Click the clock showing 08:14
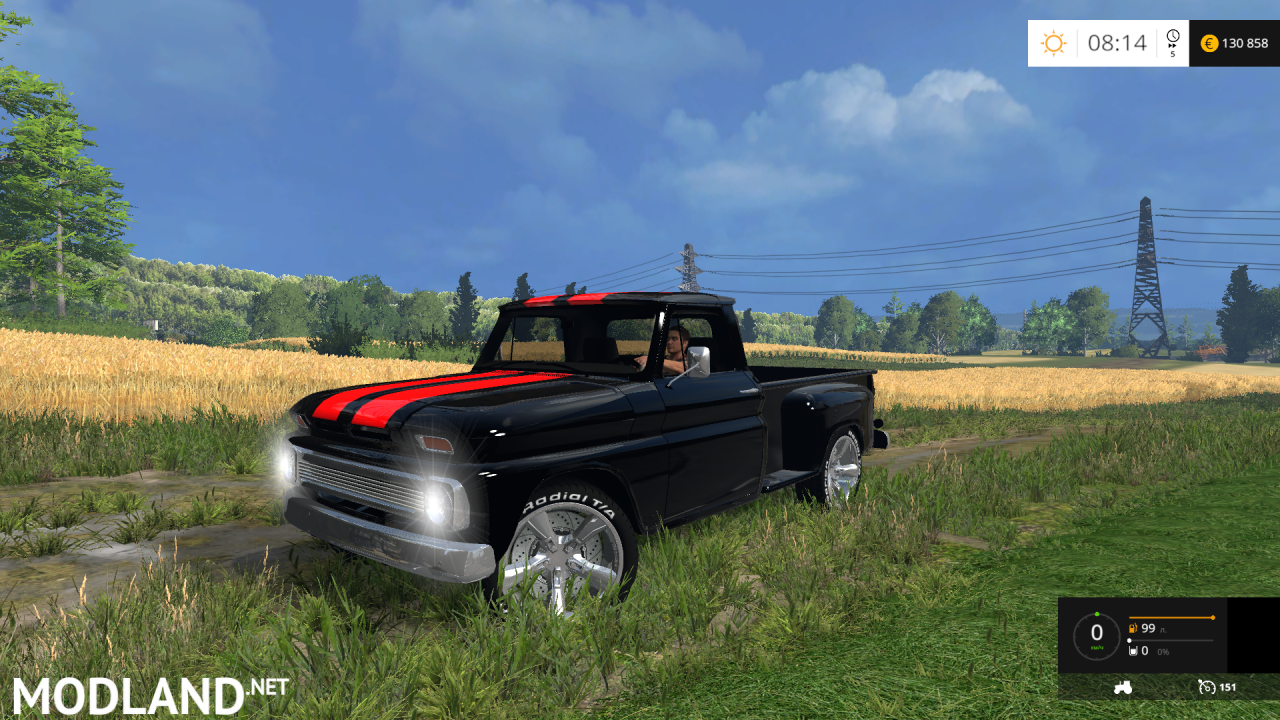 coord(1118,41)
